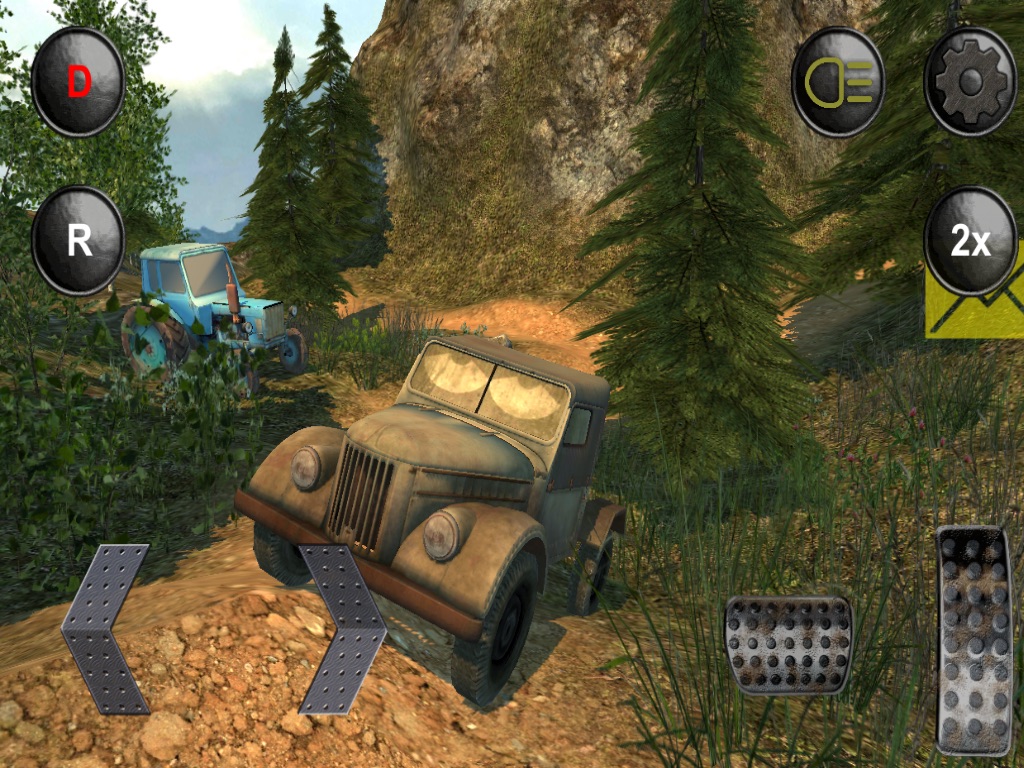This screenshot has height=768, width=1024.
Task: Steer right with the right arrow
Action: (x=342, y=628)
